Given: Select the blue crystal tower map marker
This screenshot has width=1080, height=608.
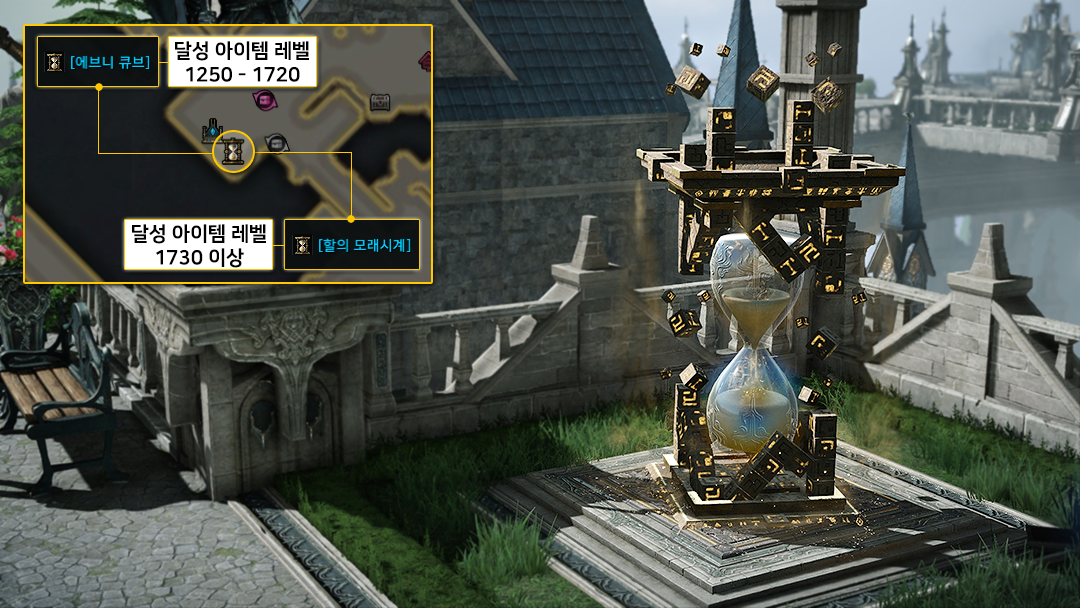Looking at the screenshot, I should click(212, 130).
